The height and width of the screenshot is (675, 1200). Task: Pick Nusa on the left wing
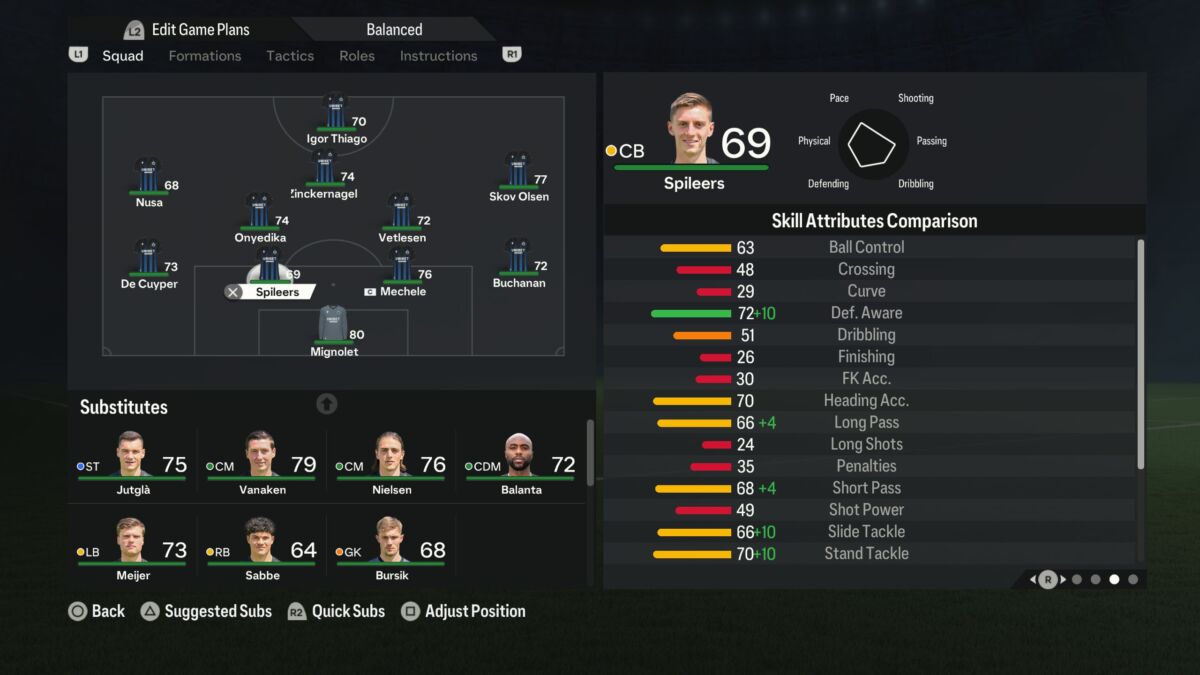pos(148,181)
